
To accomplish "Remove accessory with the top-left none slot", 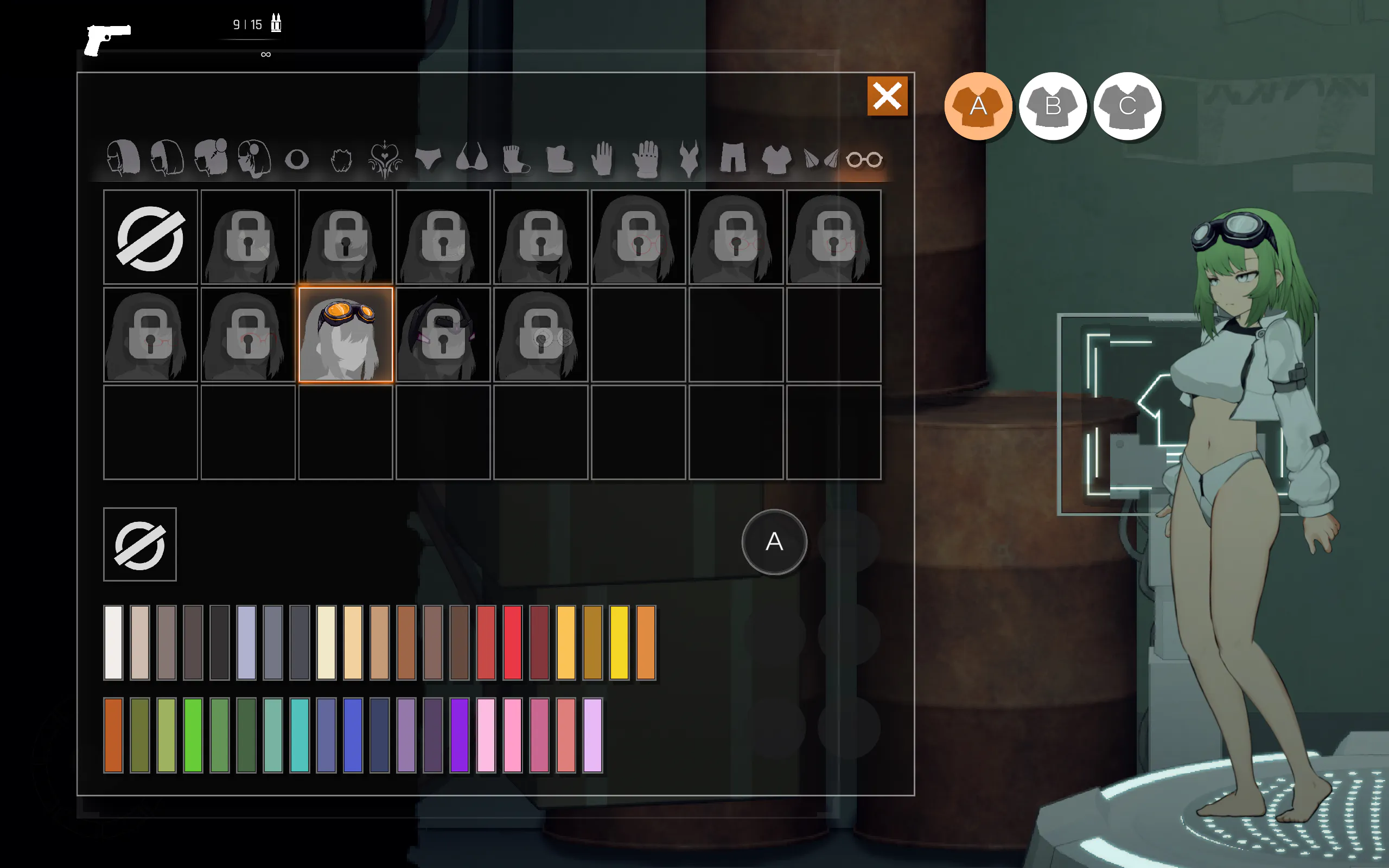I will (x=150, y=237).
